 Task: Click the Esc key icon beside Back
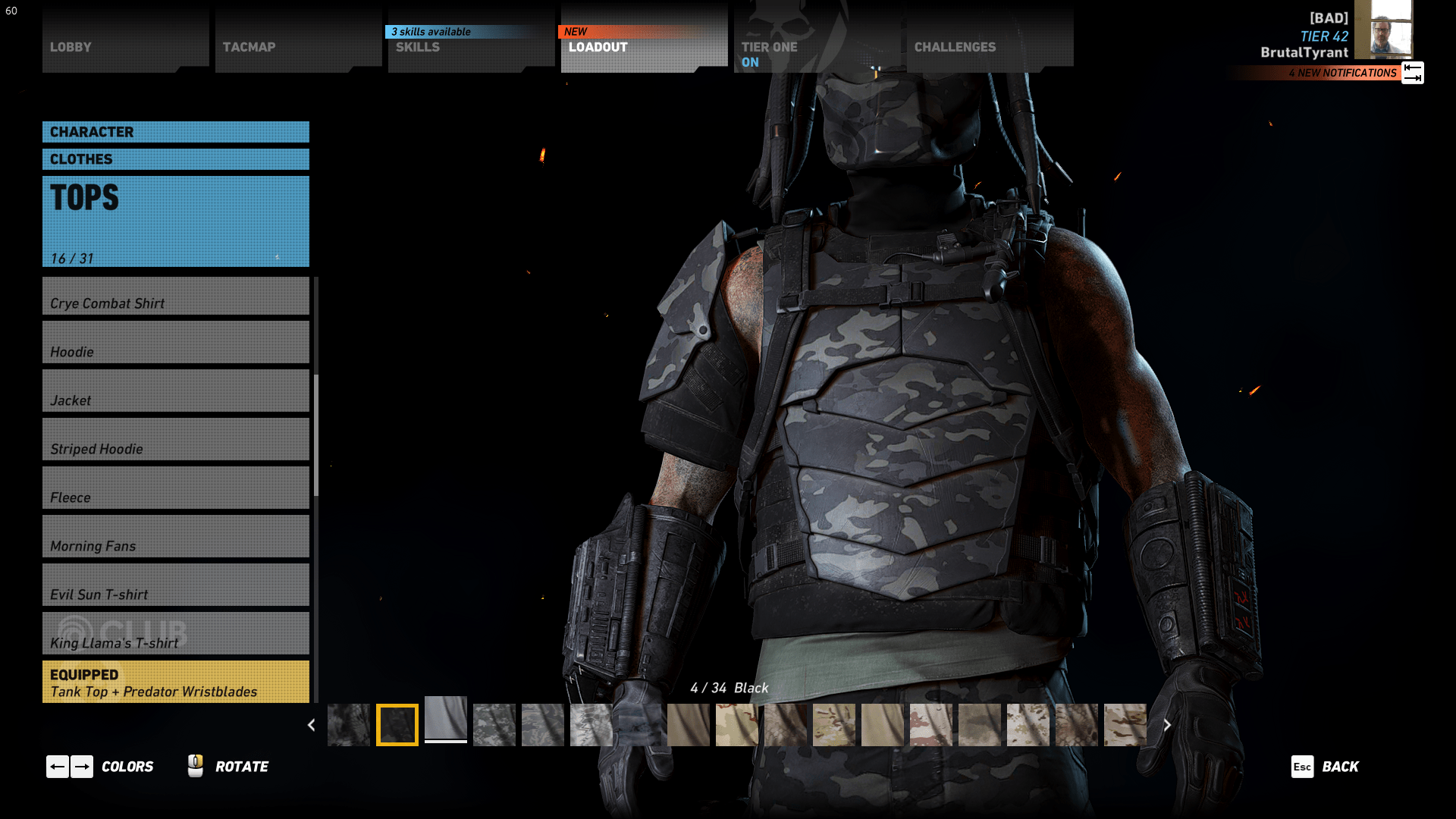coord(1302,767)
